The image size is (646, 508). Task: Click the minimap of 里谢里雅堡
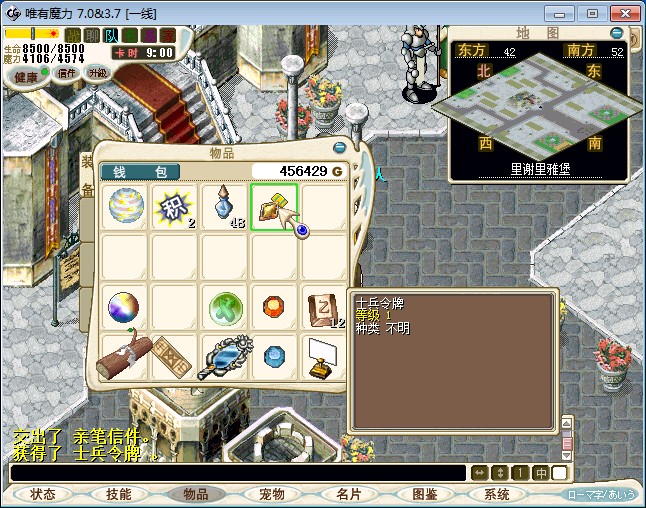(540, 108)
